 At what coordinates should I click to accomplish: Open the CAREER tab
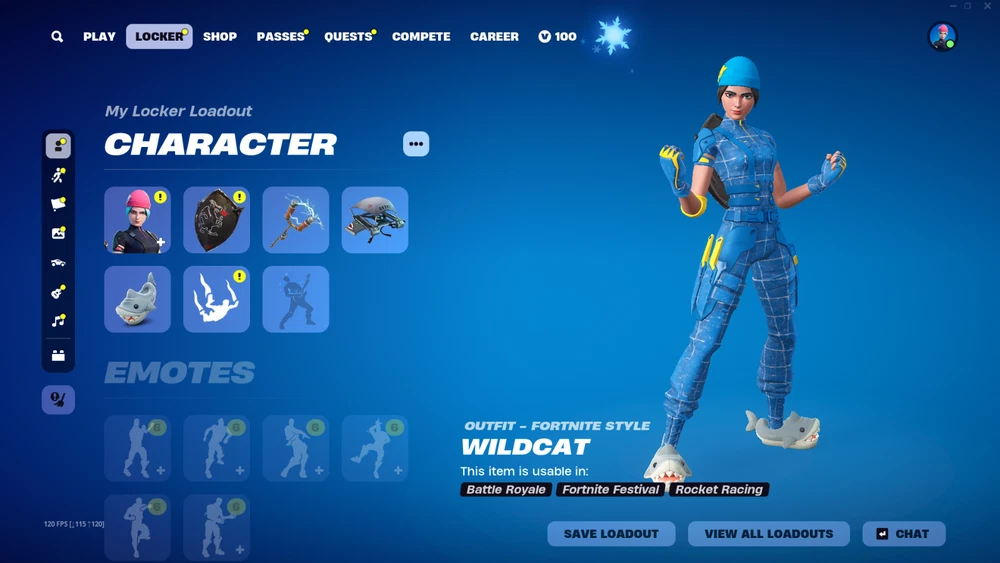coord(494,37)
